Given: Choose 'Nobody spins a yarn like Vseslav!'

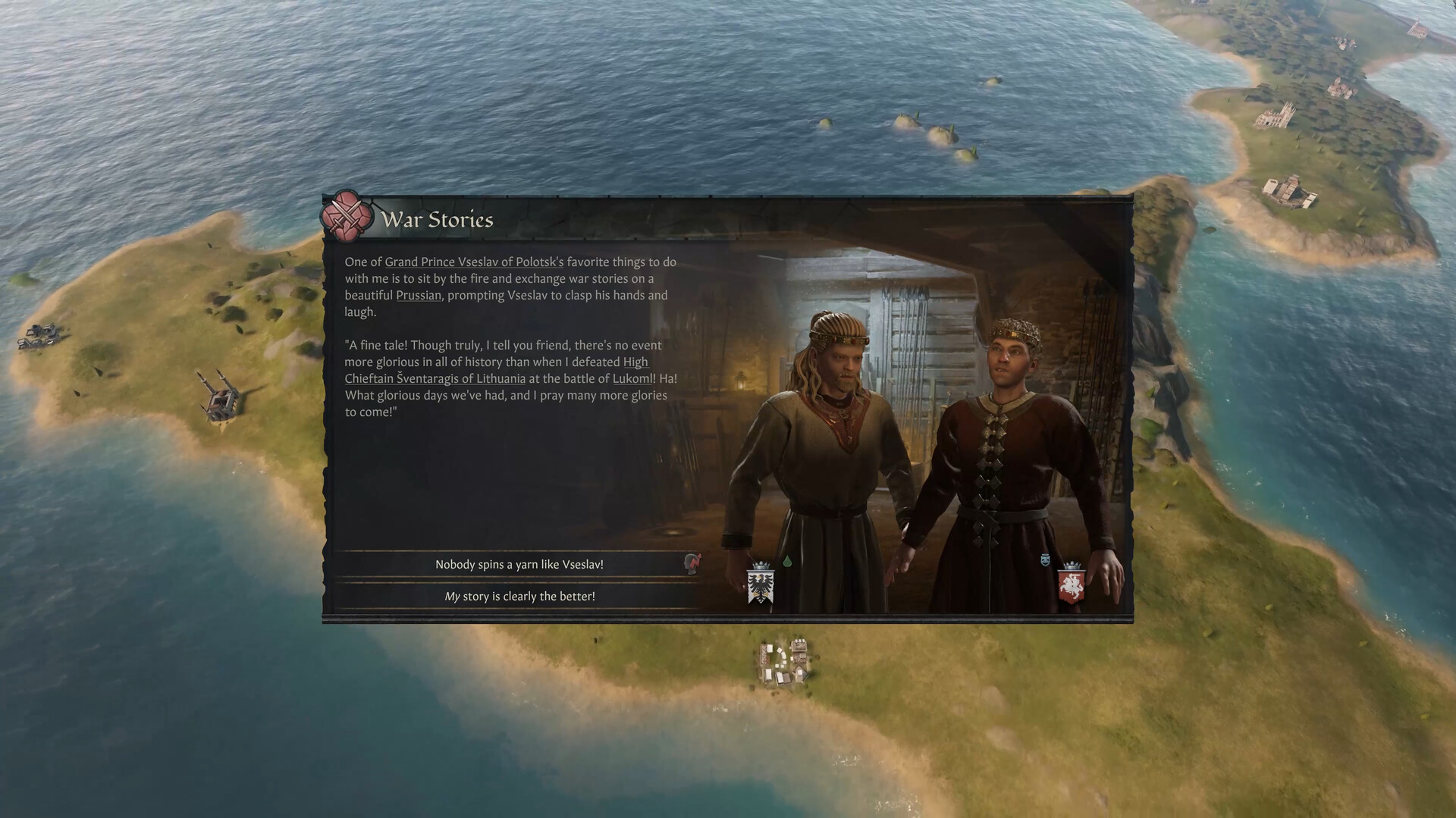Looking at the screenshot, I should coord(518,564).
